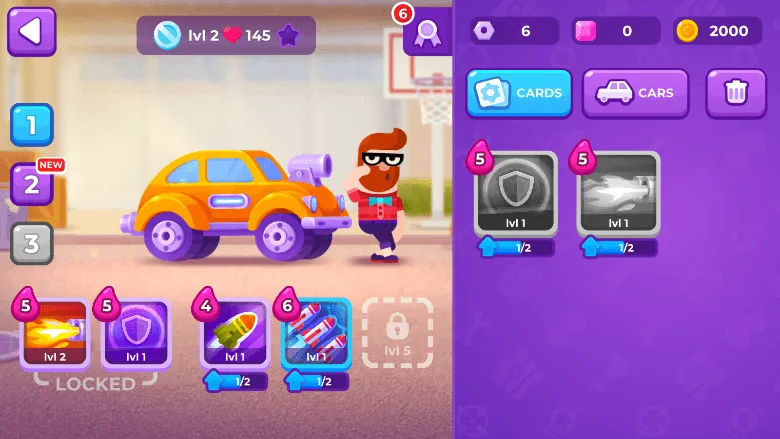Switch to the Cars tab
Viewport: 780px width, 439px height.
(635, 93)
